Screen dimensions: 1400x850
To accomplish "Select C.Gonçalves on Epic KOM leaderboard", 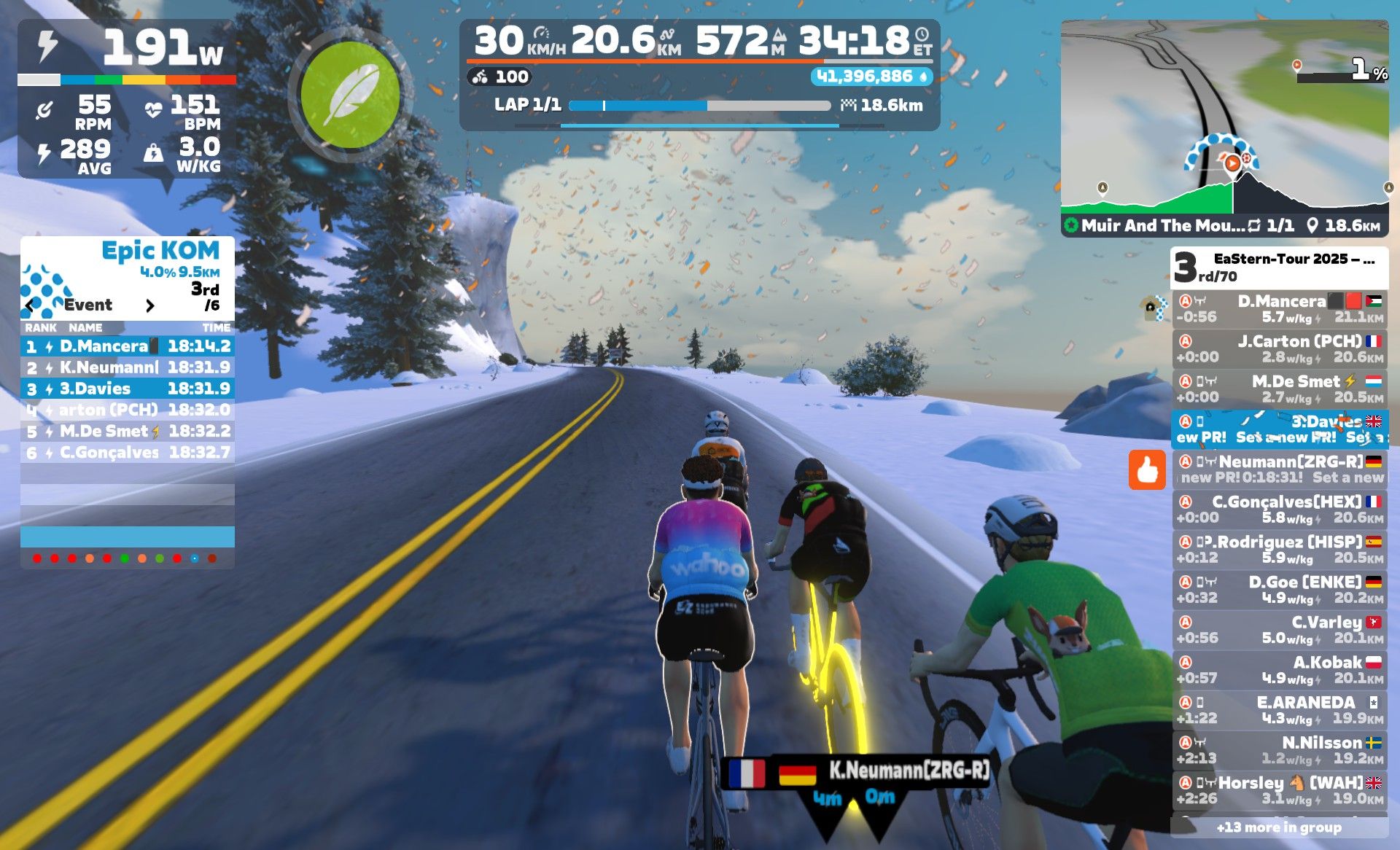I will [x=128, y=453].
